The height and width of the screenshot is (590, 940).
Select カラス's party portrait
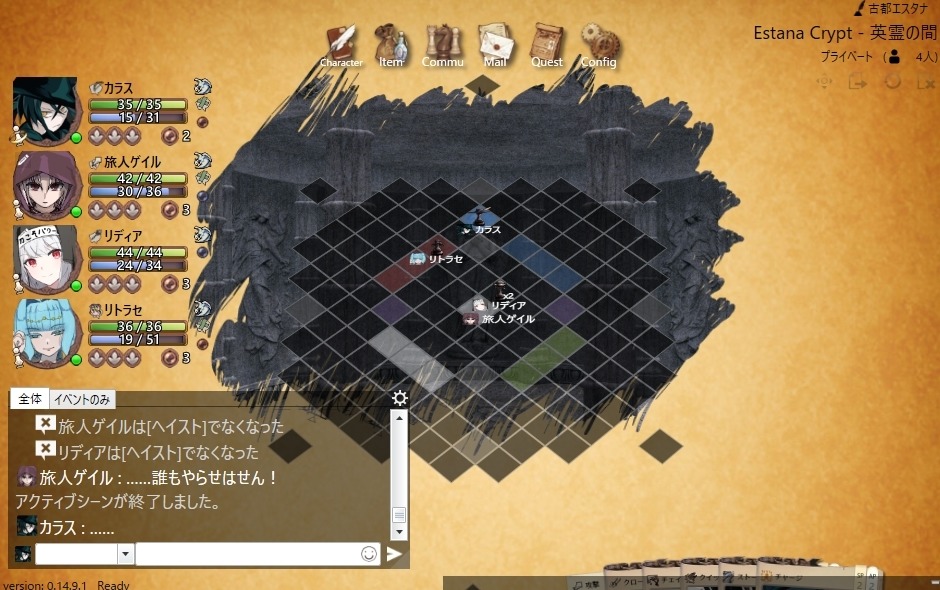(x=45, y=109)
